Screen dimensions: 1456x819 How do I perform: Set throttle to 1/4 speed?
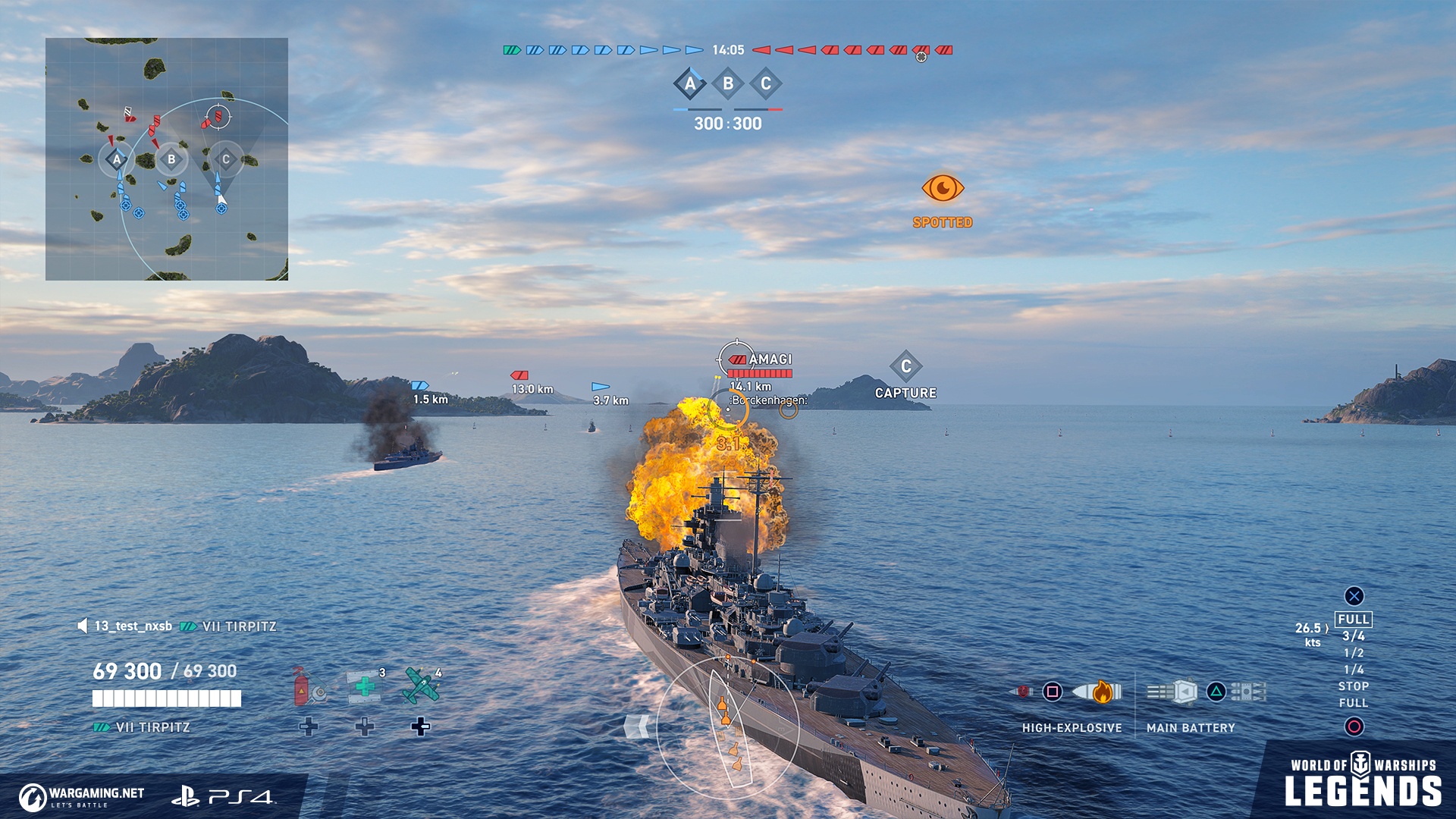(1354, 670)
